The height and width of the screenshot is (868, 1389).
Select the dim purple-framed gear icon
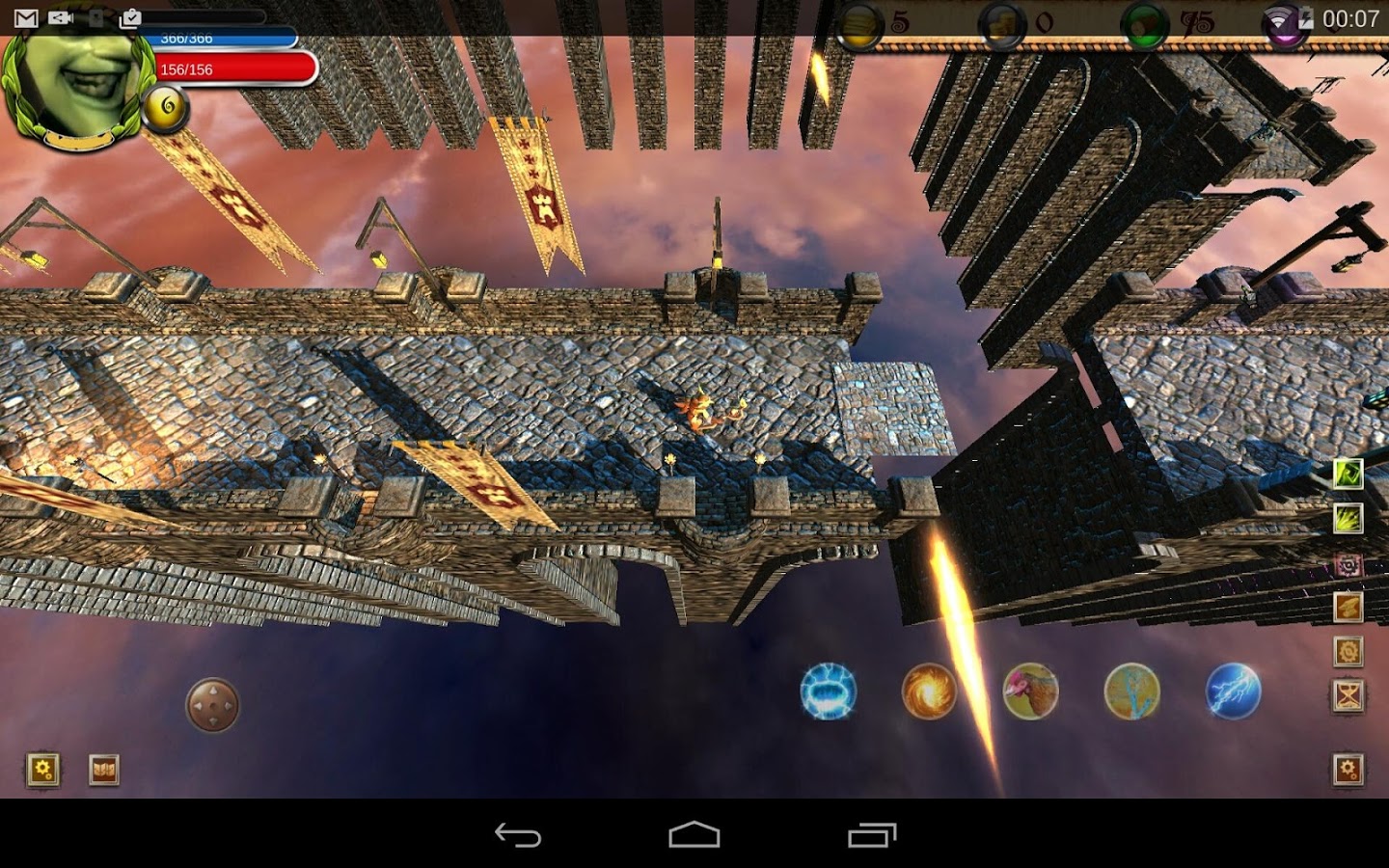[x=1348, y=564]
